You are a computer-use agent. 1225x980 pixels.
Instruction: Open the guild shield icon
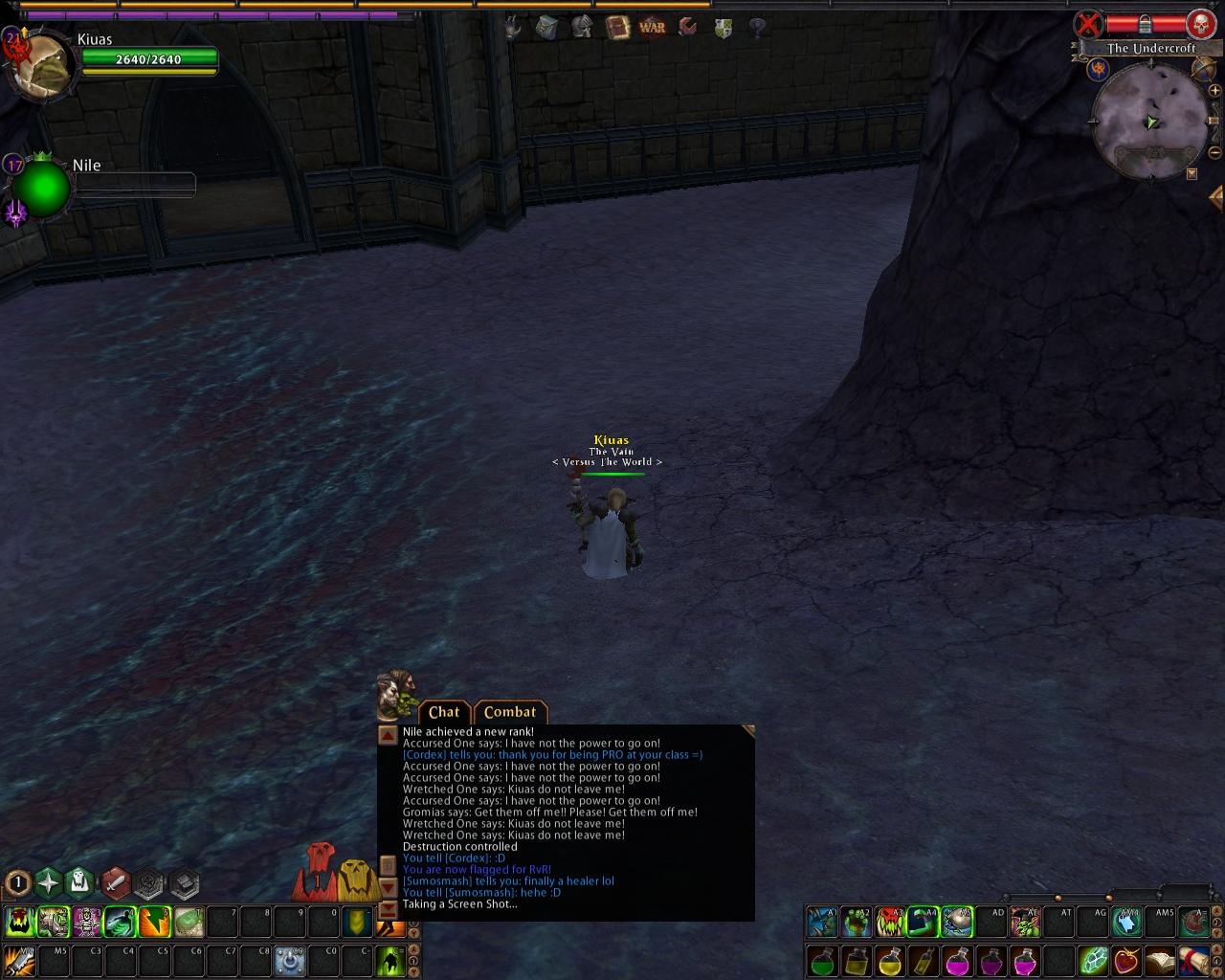coord(724,28)
